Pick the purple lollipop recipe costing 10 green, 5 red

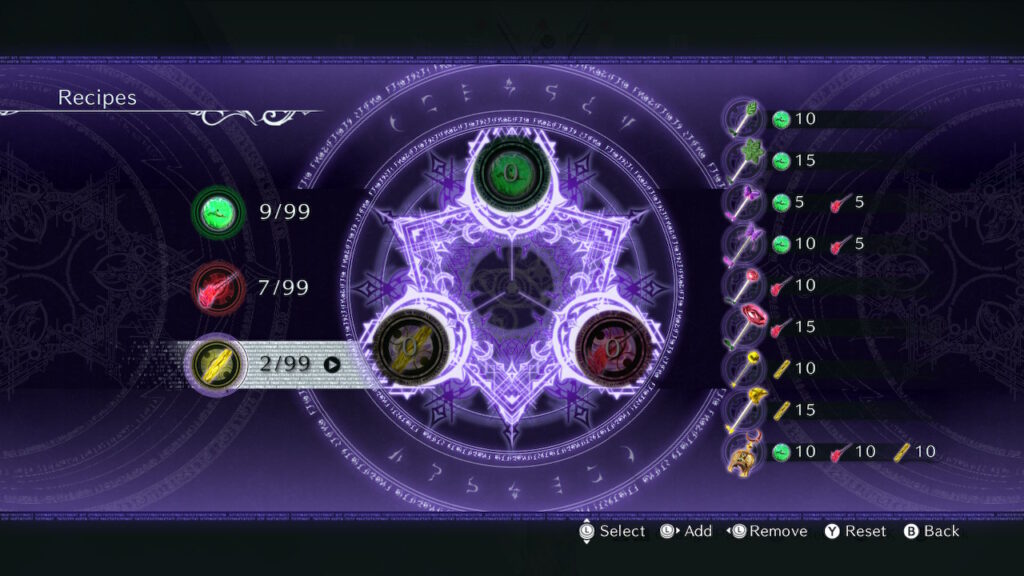click(x=744, y=243)
